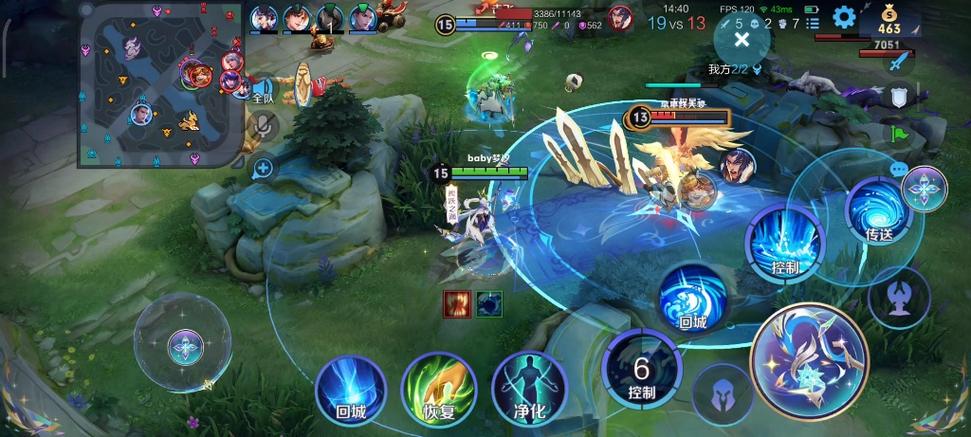Viewport: 971px width, 437px height.
Task: Open the settings gear menu
Action: (x=844, y=17)
